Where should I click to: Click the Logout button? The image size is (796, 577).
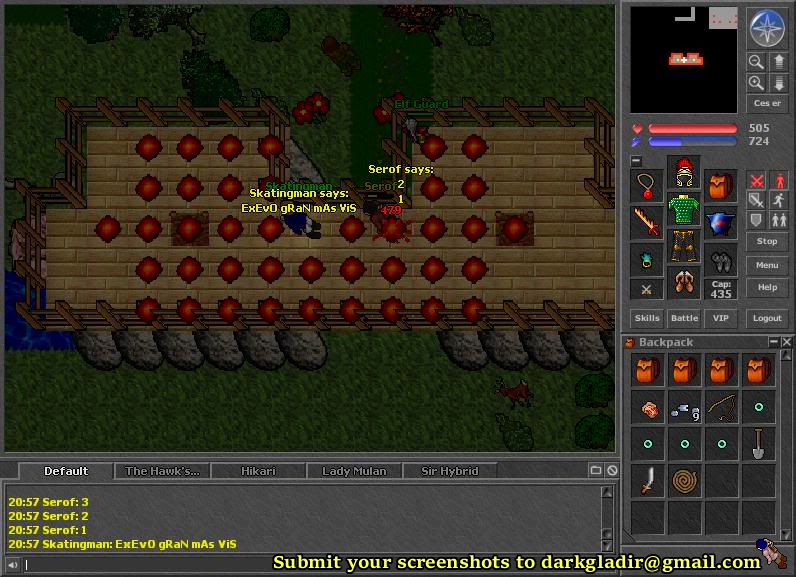[767, 318]
